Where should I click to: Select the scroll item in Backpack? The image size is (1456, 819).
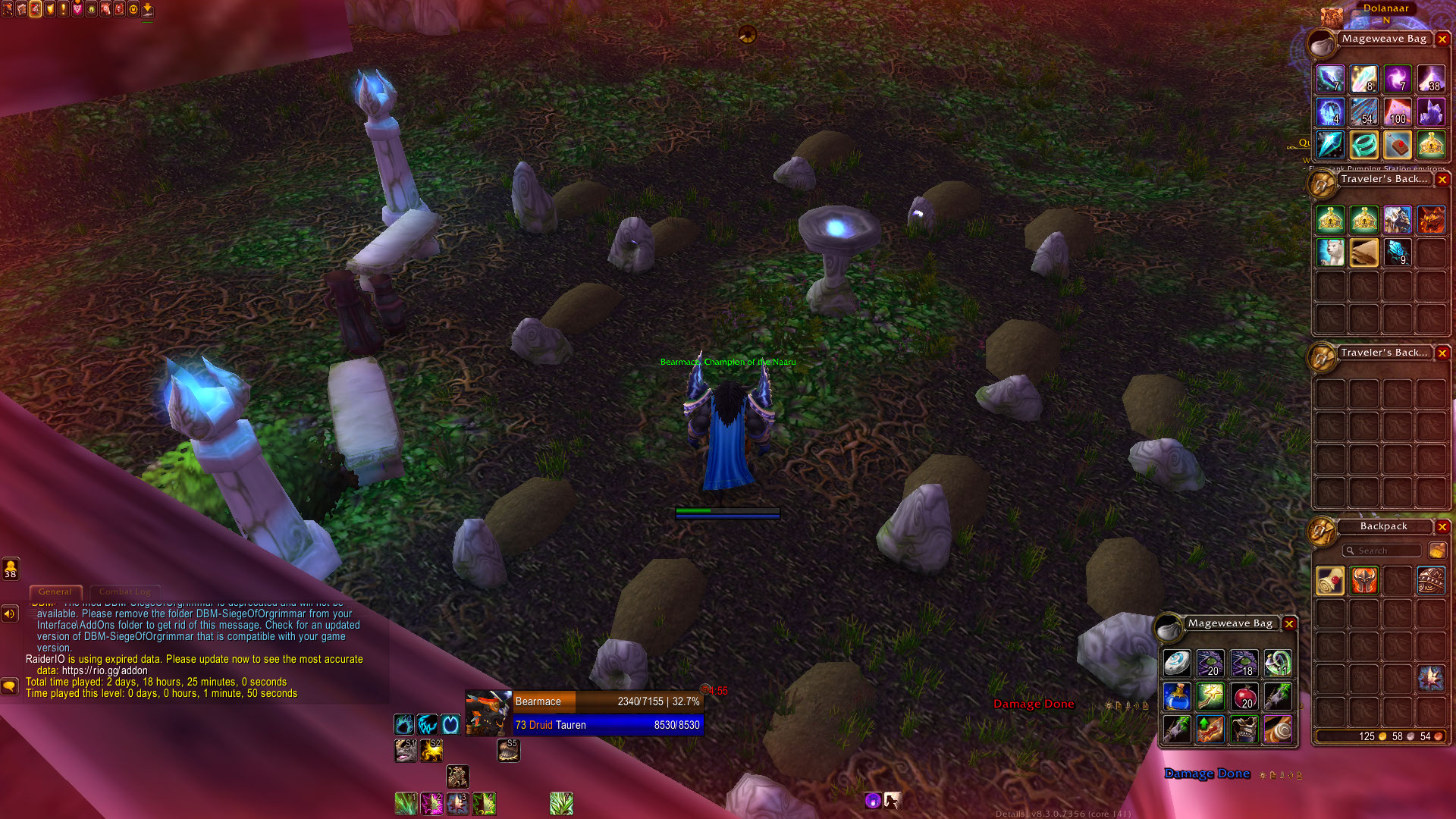click(x=1330, y=581)
